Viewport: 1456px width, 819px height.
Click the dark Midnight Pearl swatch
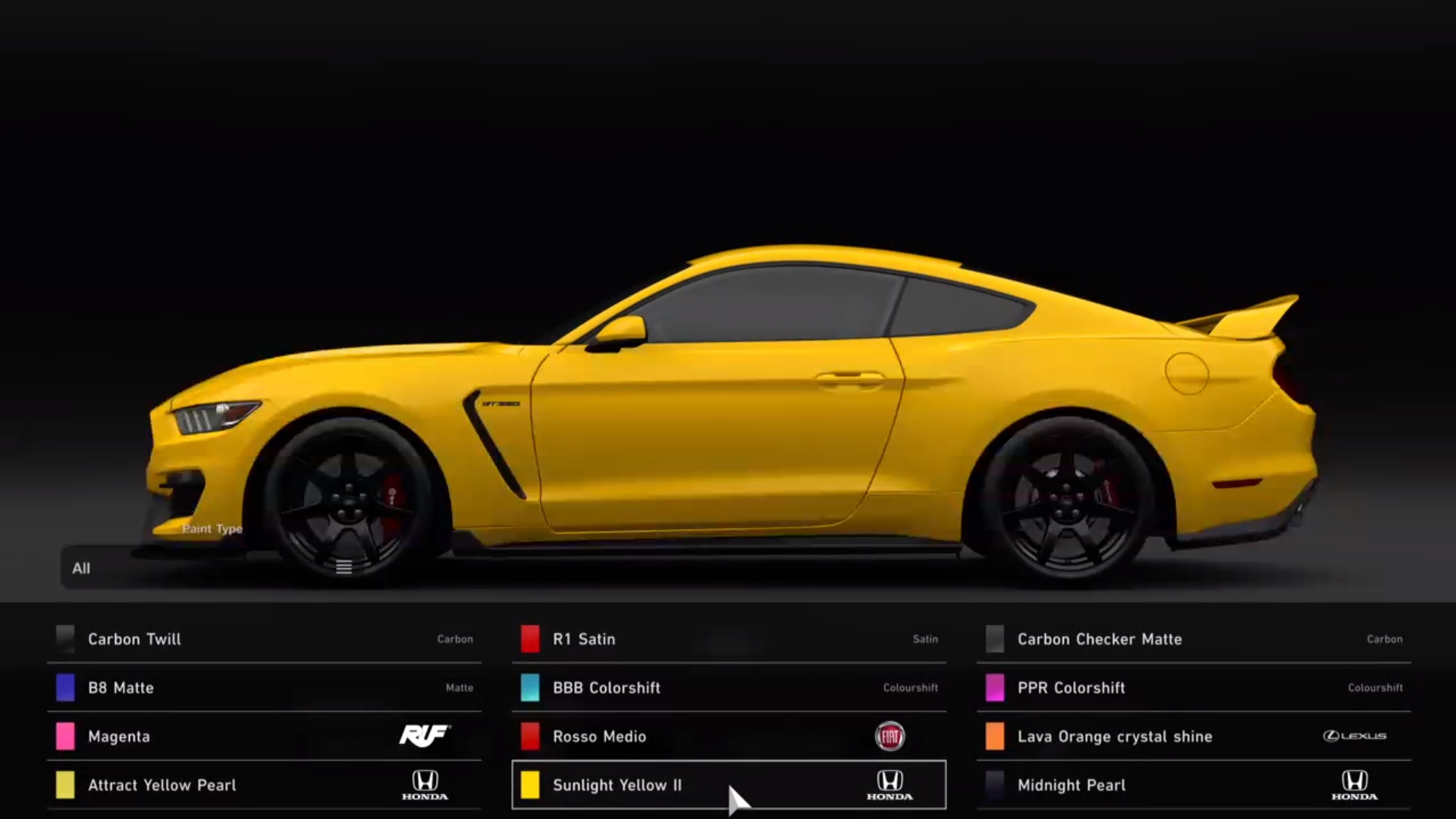pos(994,785)
